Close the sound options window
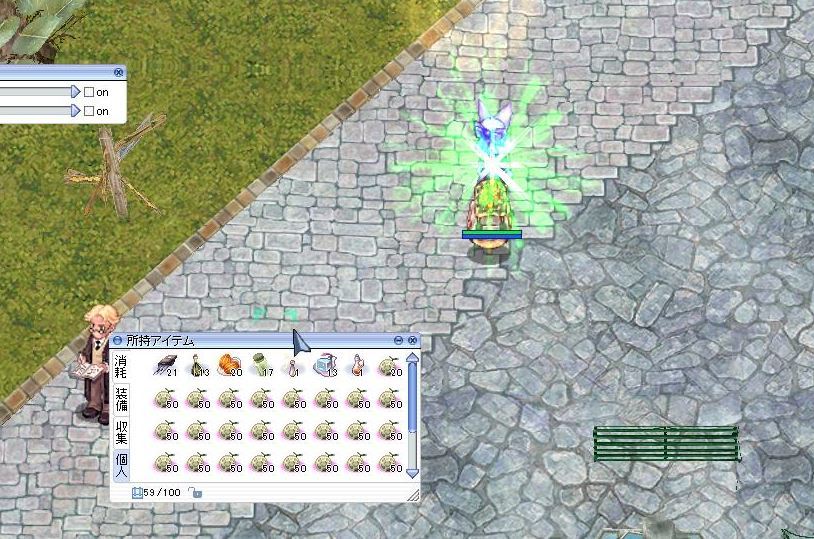Viewport: 814px width, 539px height. pos(119,72)
